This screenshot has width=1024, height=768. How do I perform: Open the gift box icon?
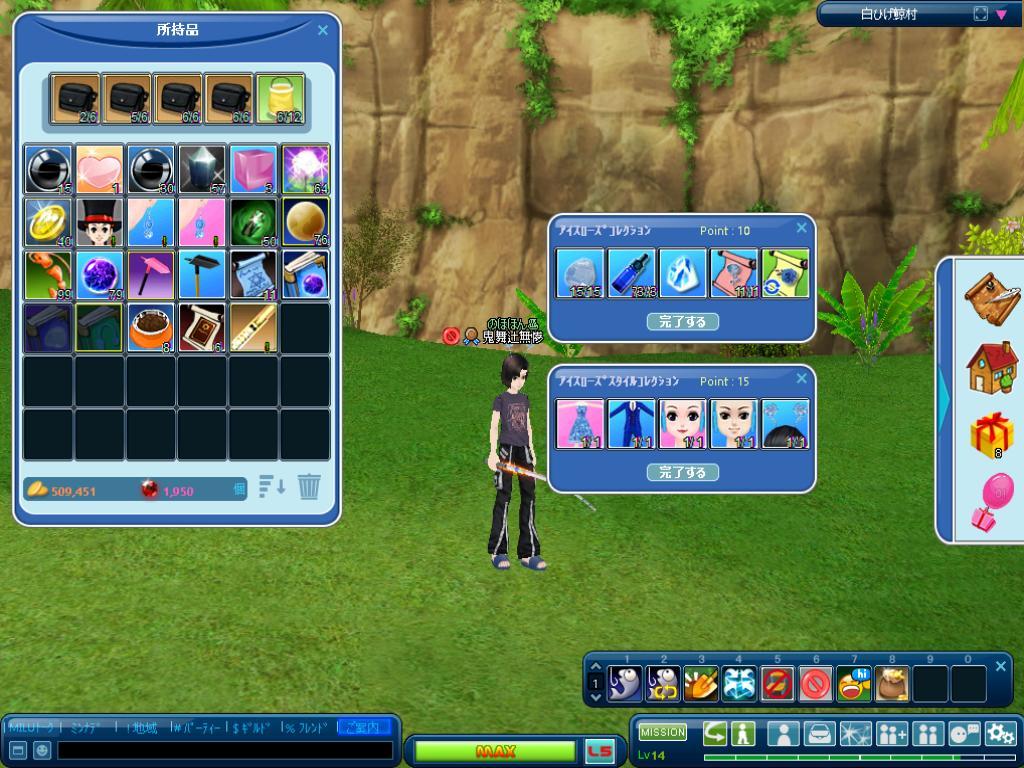991,435
